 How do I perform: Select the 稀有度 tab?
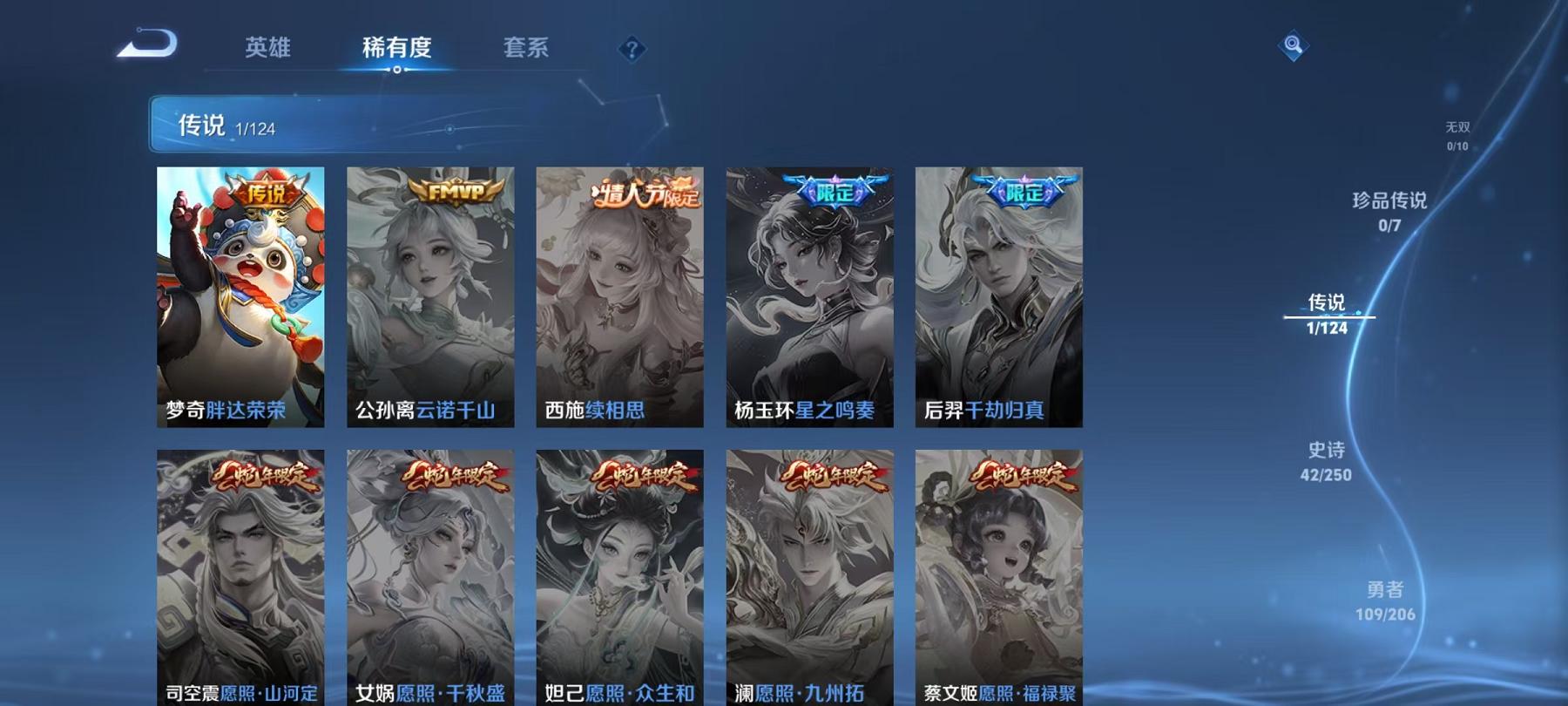398,50
